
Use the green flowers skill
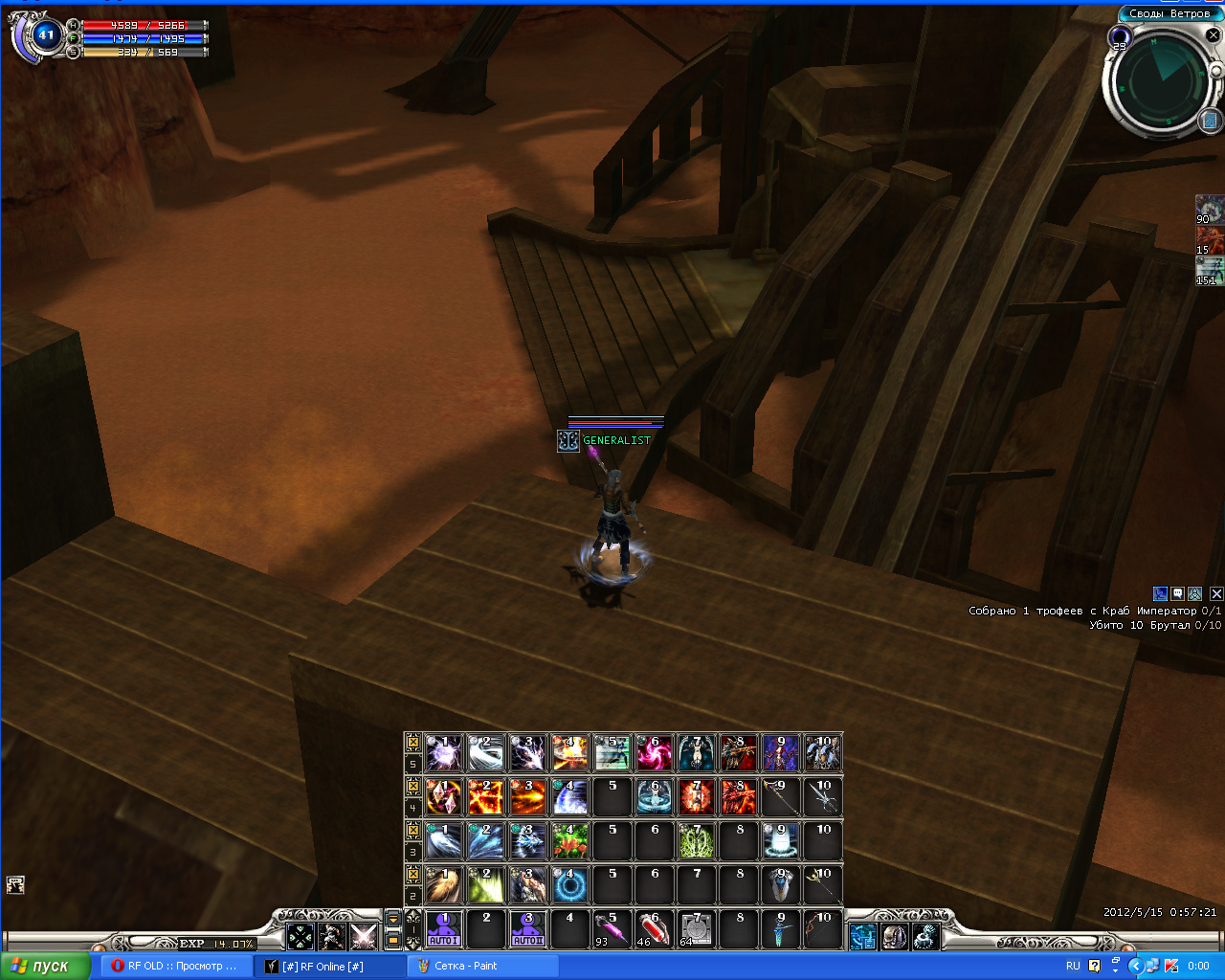click(x=569, y=840)
